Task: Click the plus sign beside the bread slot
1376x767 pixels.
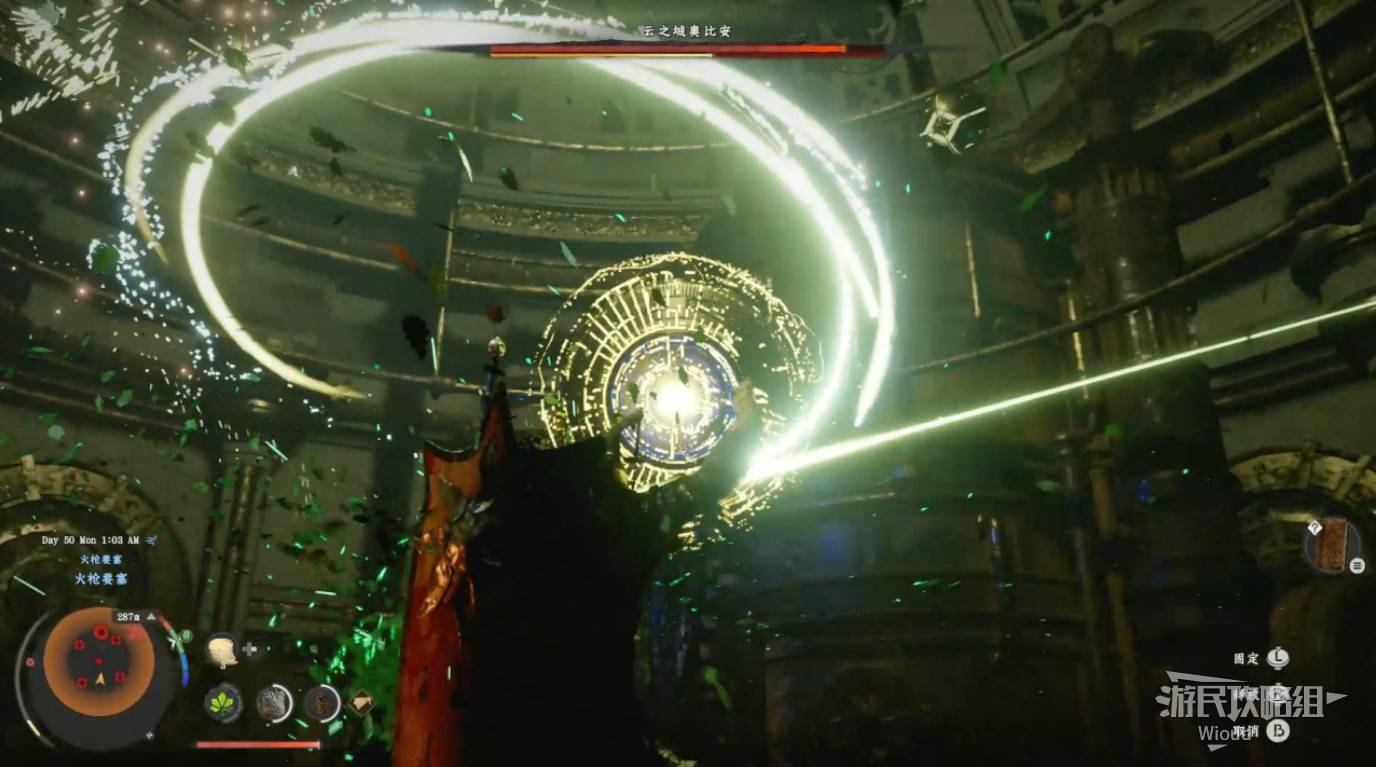Action: point(250,649)
